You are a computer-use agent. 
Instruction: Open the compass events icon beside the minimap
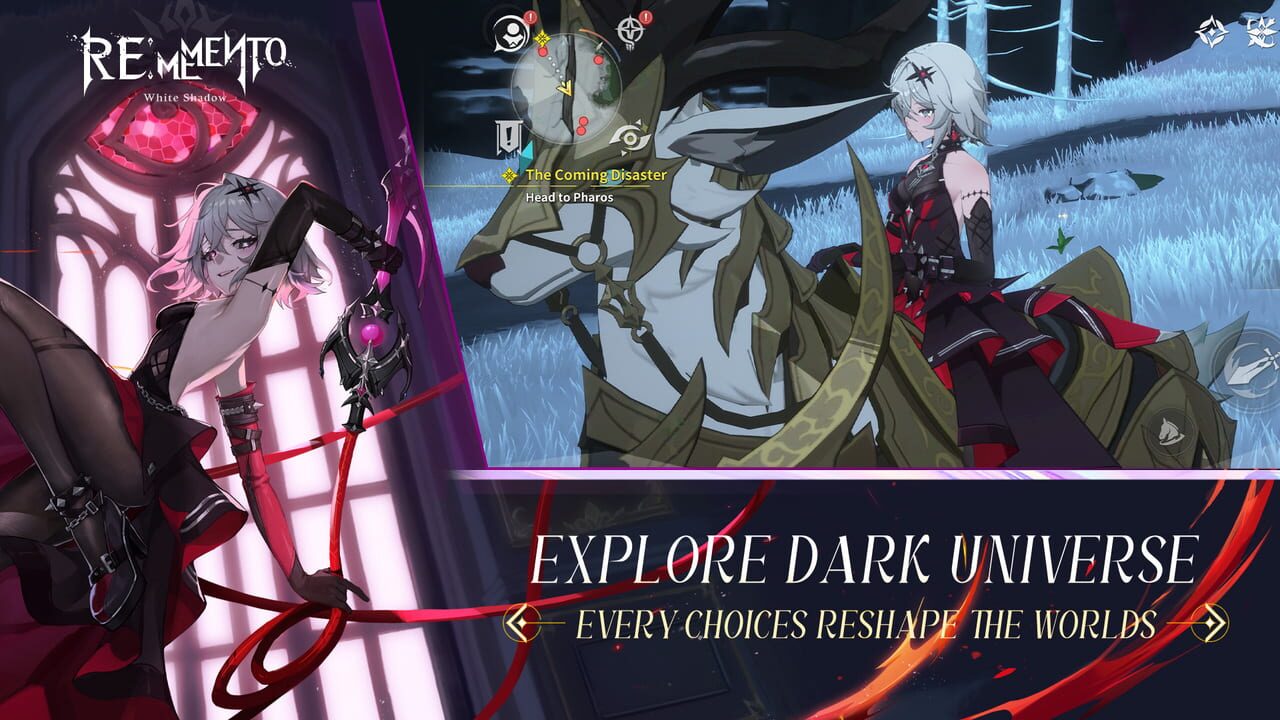click(x=631, y=29)
